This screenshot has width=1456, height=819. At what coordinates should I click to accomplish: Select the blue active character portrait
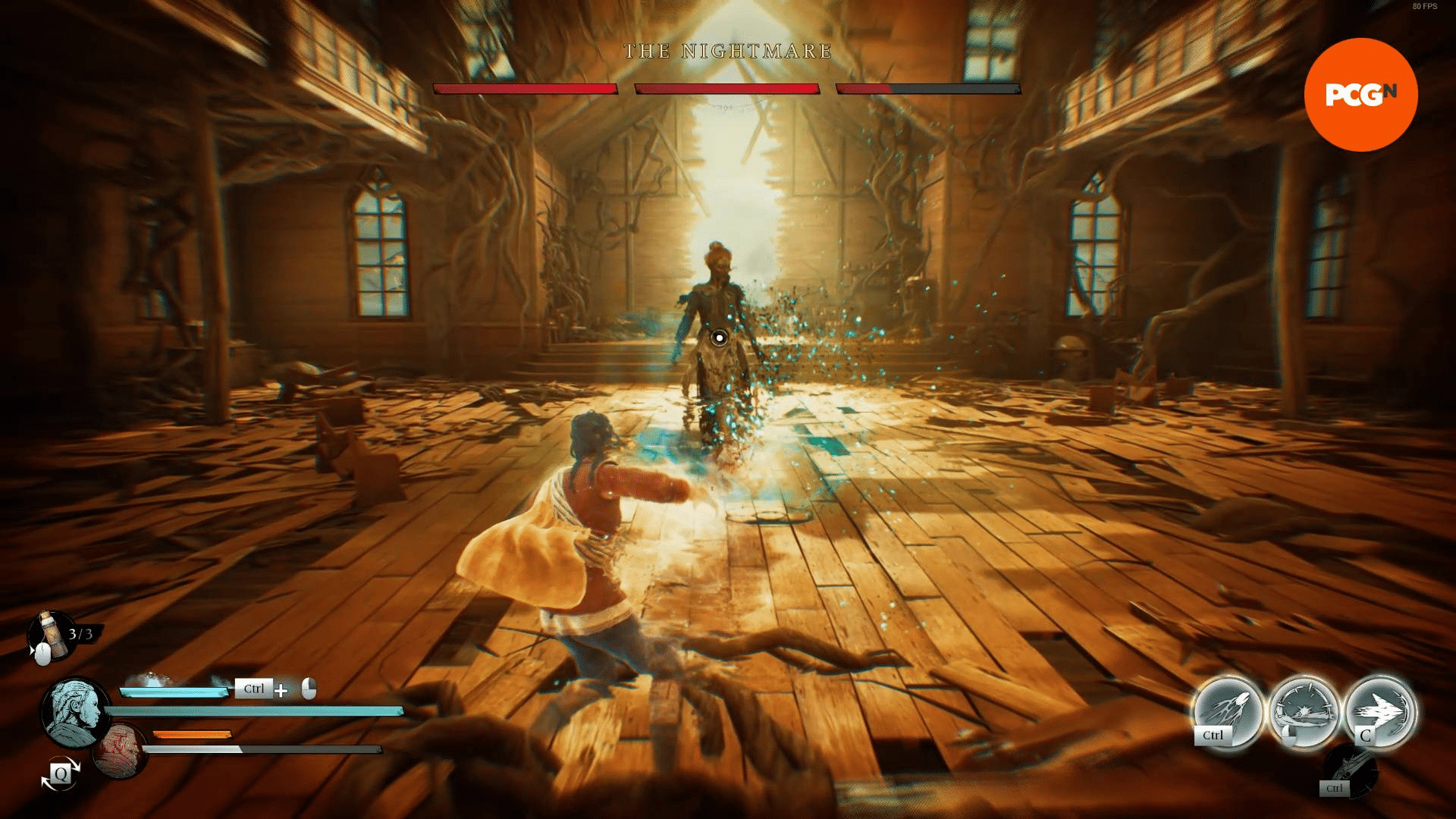(77, 712)
